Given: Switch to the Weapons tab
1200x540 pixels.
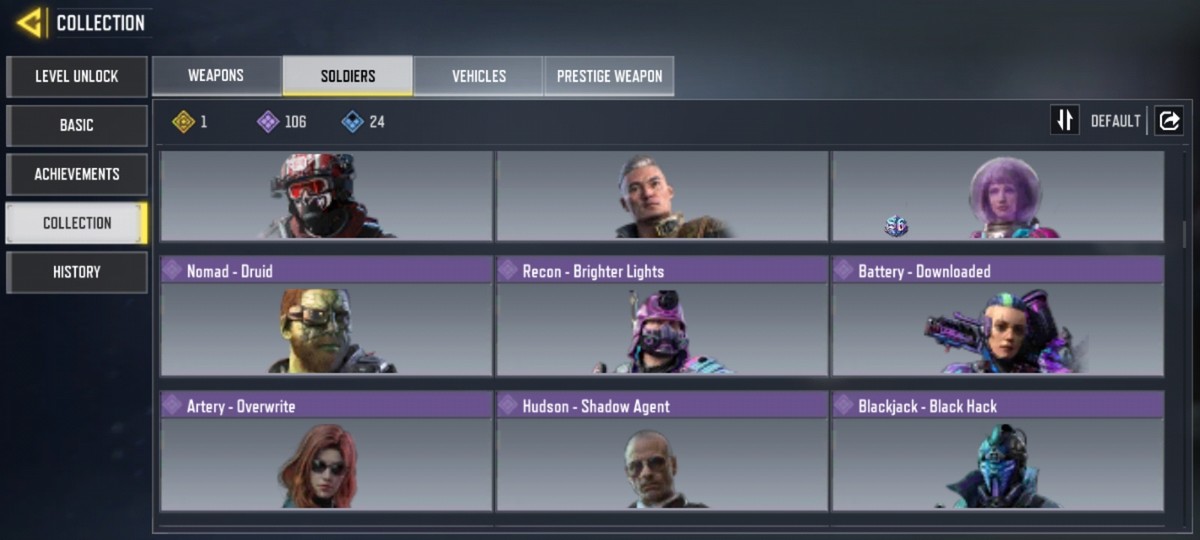Looking at the screenshot, I should pyautogui.click(x=216, y=76).
